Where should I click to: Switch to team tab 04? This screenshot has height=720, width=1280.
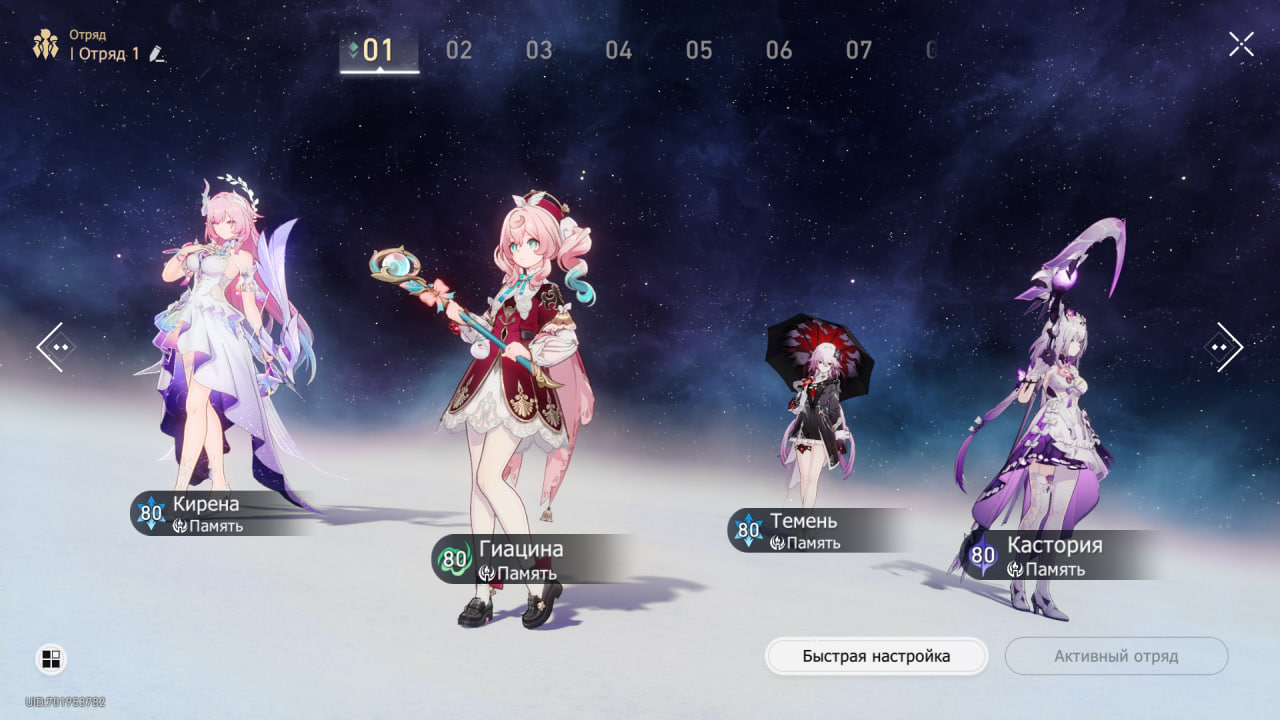click(x=619, y=50)
